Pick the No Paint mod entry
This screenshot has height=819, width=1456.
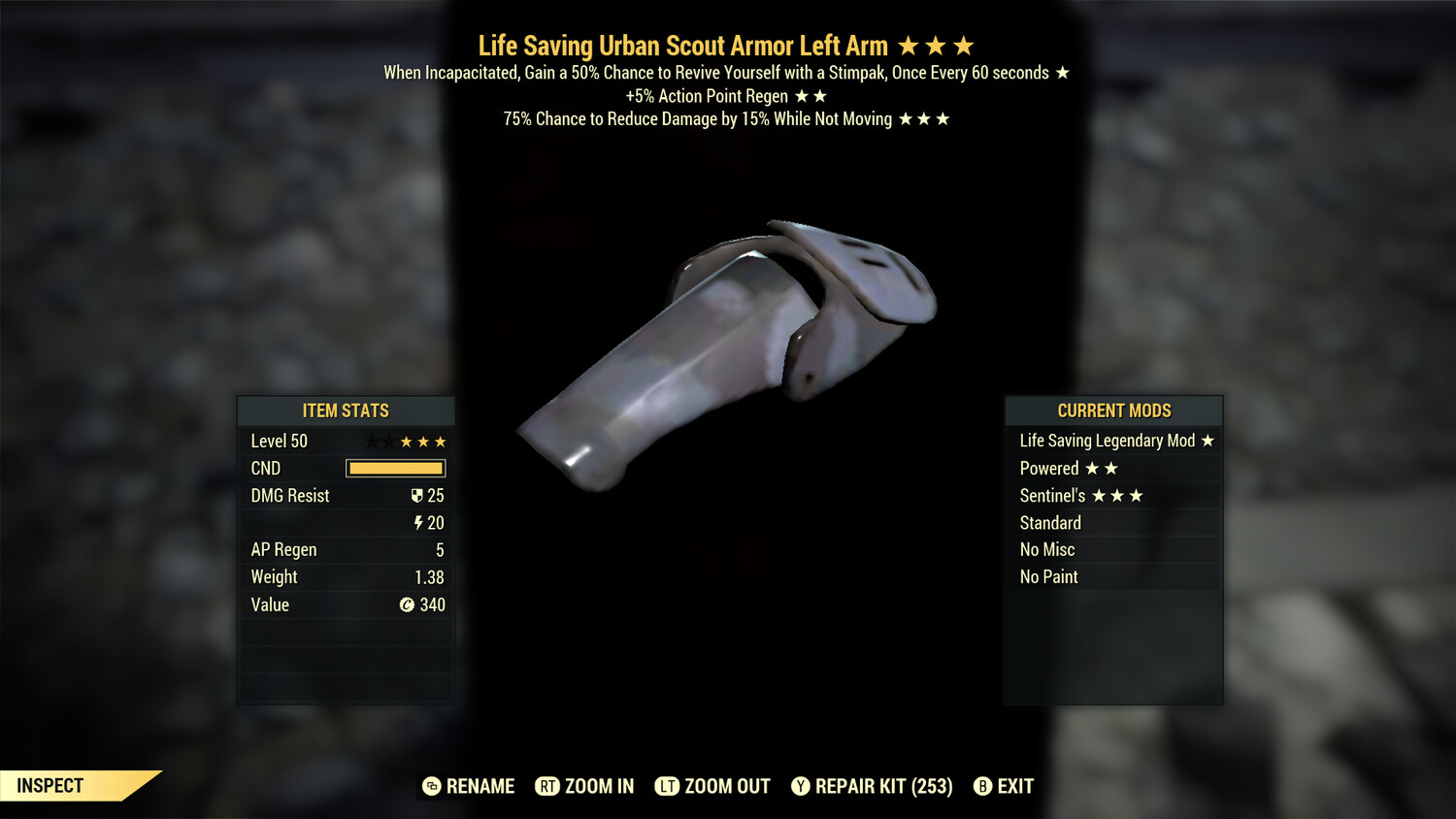[1113, 577]
